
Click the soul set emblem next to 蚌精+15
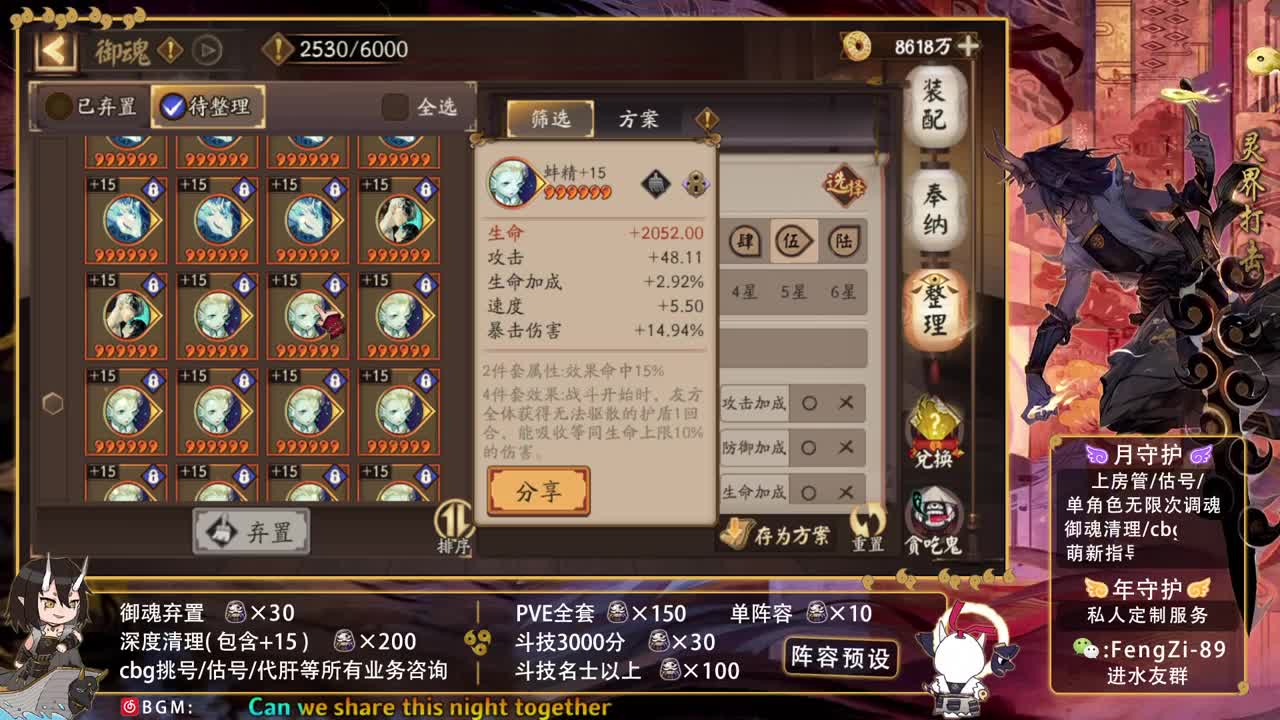coord(656,185)
